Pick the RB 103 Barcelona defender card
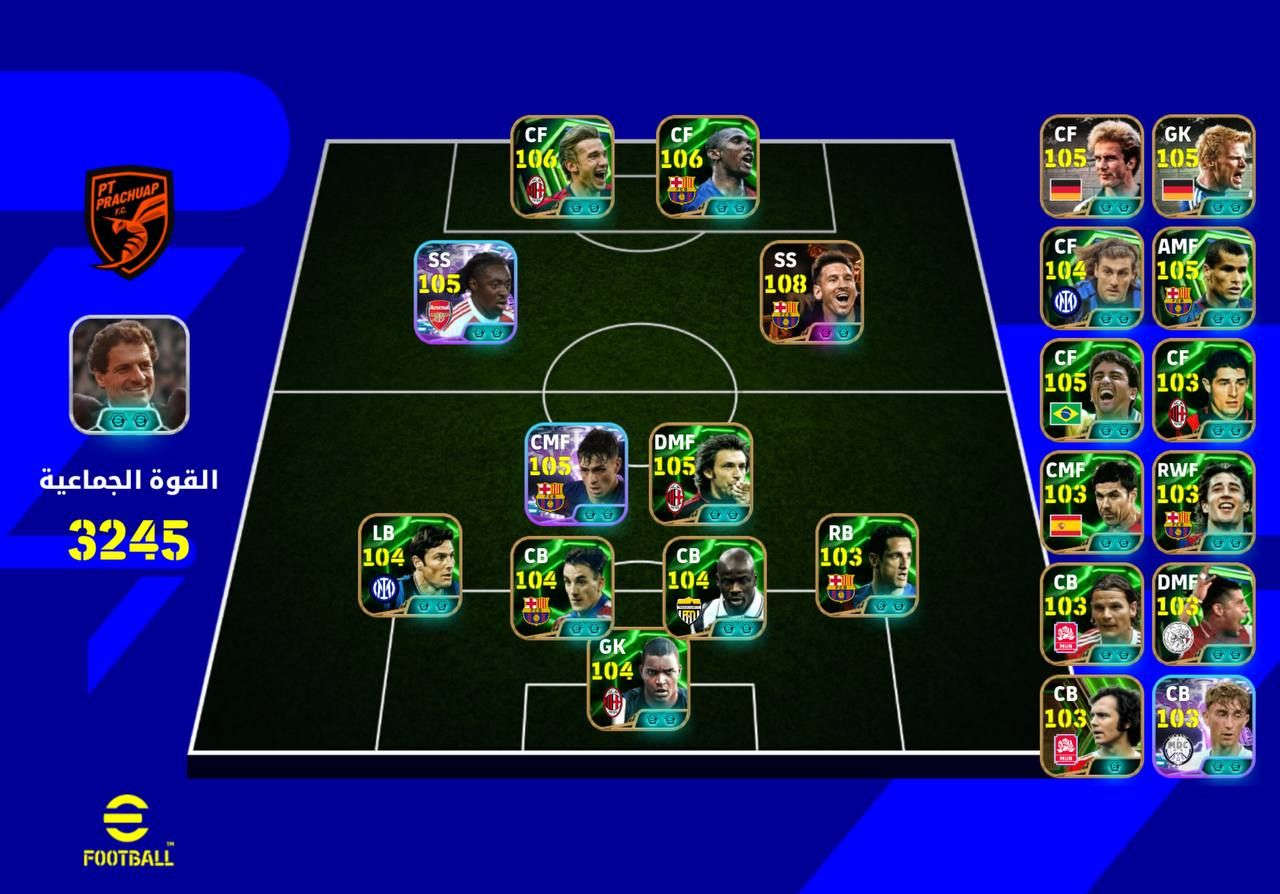1280x894 pixels. point(867,565)
